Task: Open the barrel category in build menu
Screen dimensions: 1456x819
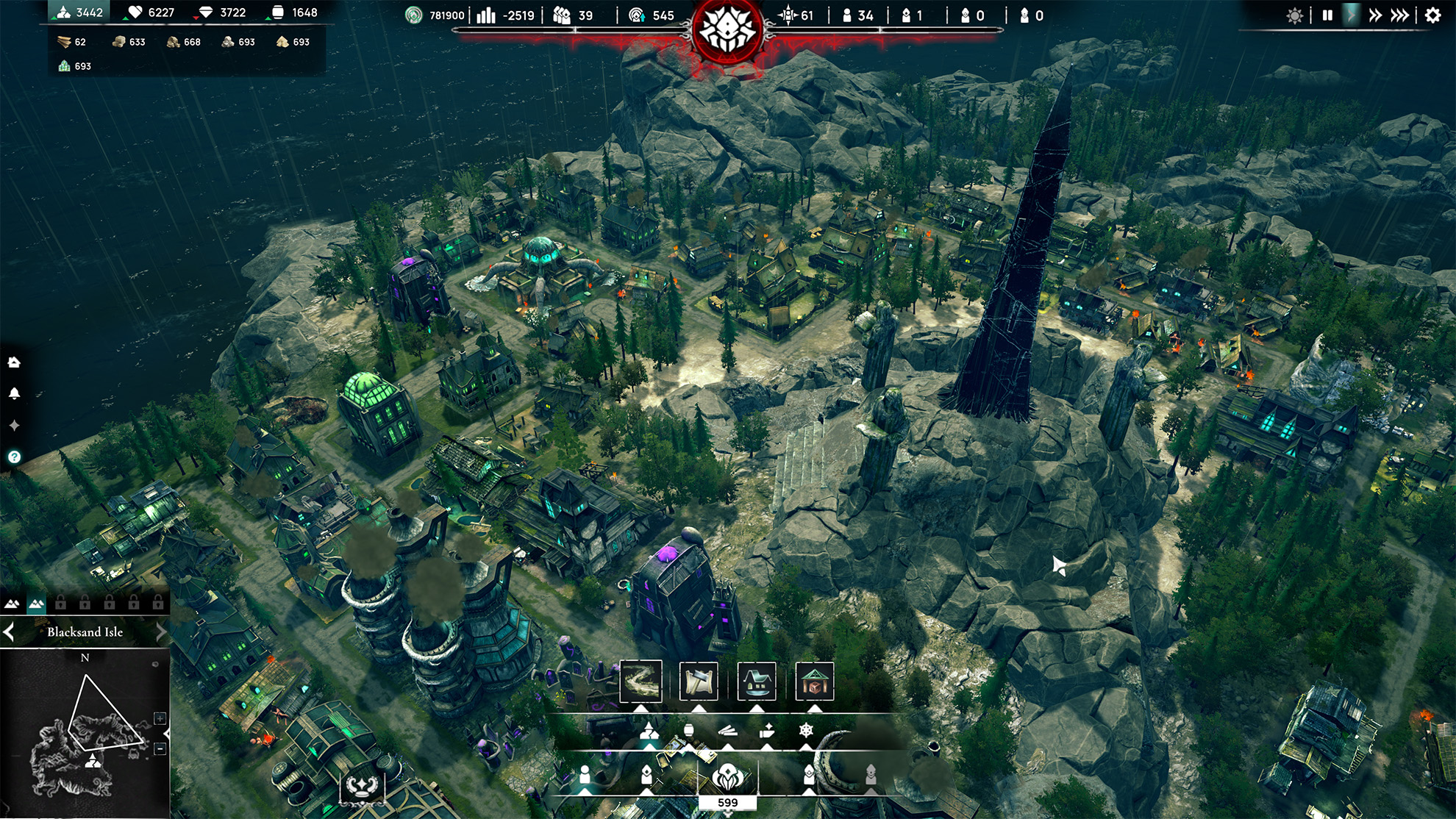Action: [689, 731]
